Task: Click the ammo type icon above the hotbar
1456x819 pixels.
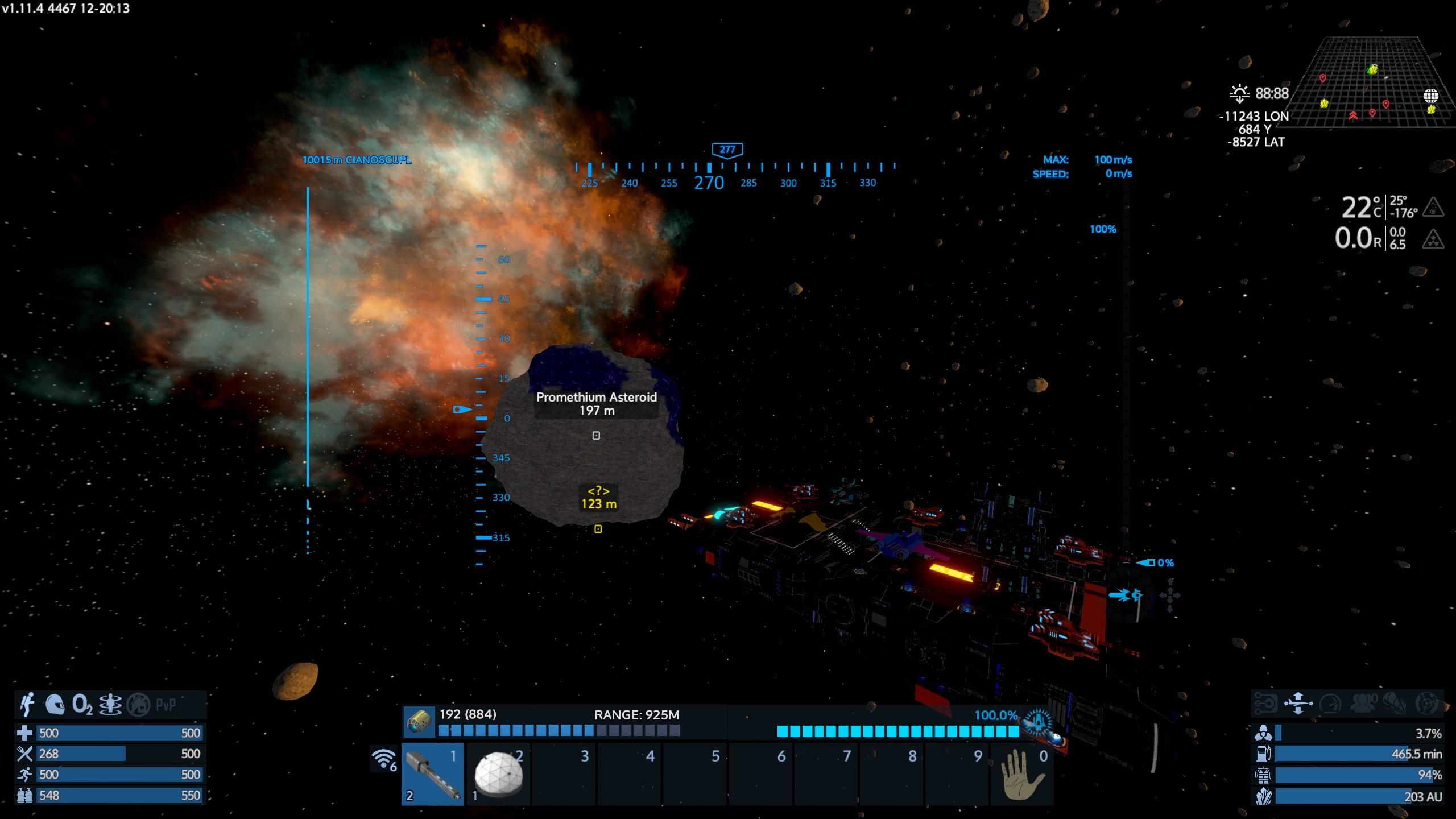Action: point(419,722)
